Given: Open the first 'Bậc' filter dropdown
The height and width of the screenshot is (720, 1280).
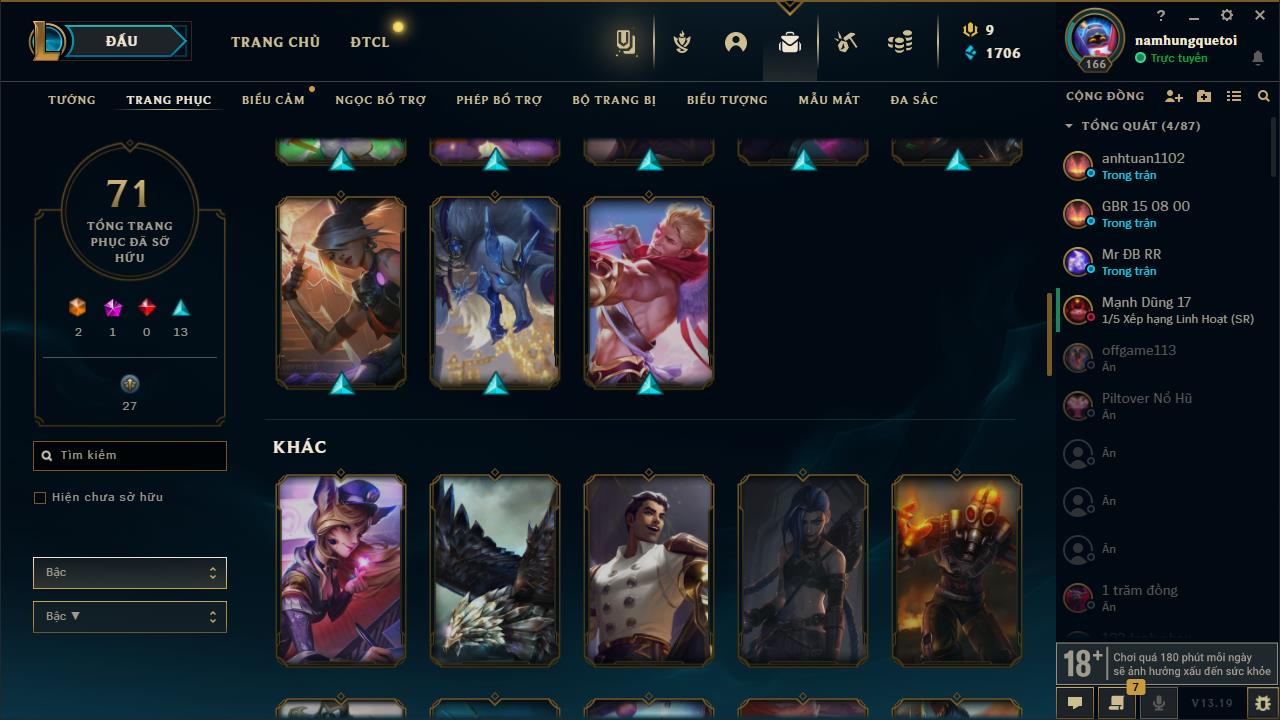Looking at the screenshot, I should tap(129, 572).
